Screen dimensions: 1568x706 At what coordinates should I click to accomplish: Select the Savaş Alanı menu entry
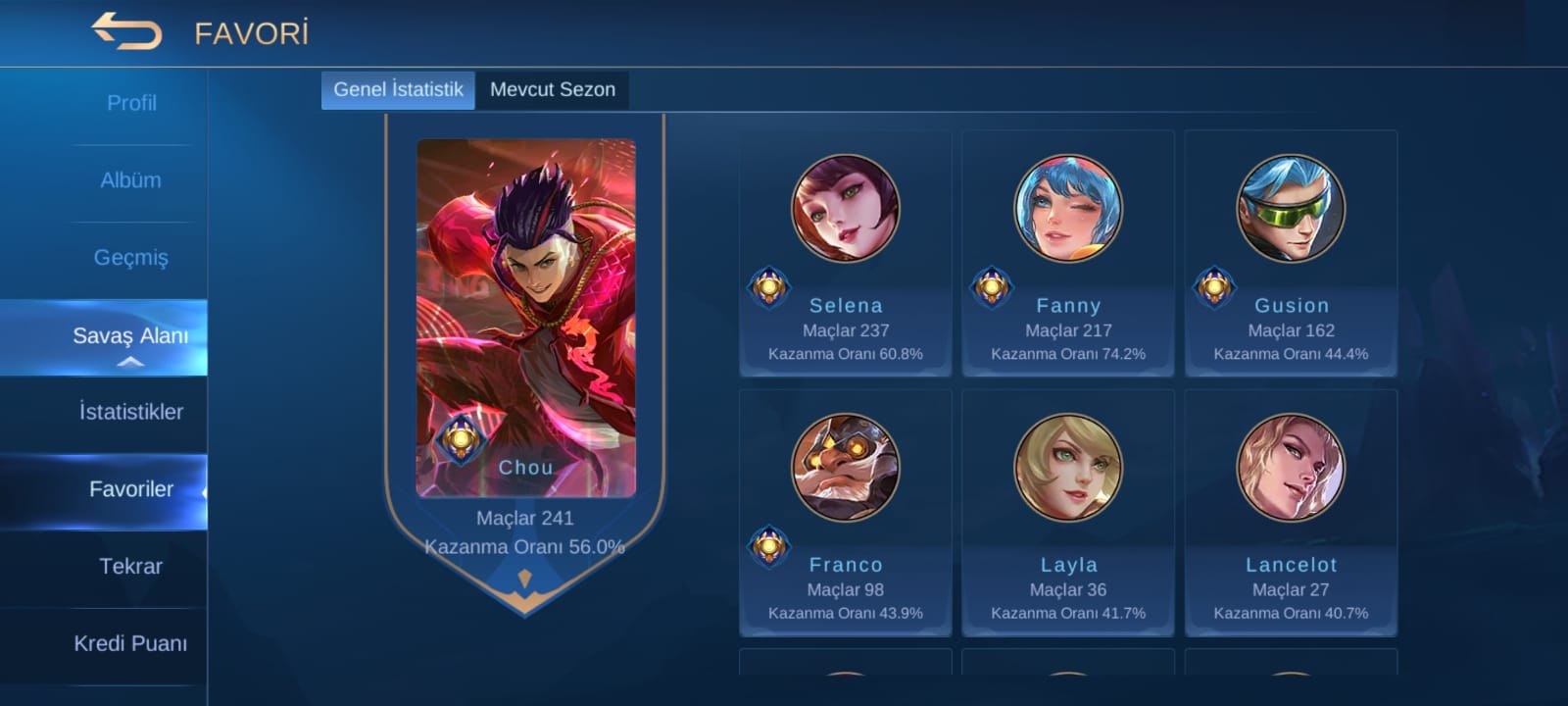click(131, 336)
